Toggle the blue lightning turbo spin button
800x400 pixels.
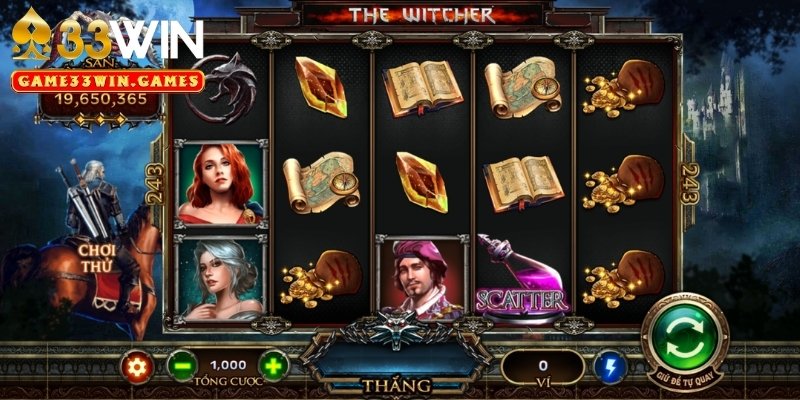pyautogui.click(x=608, y=367)
